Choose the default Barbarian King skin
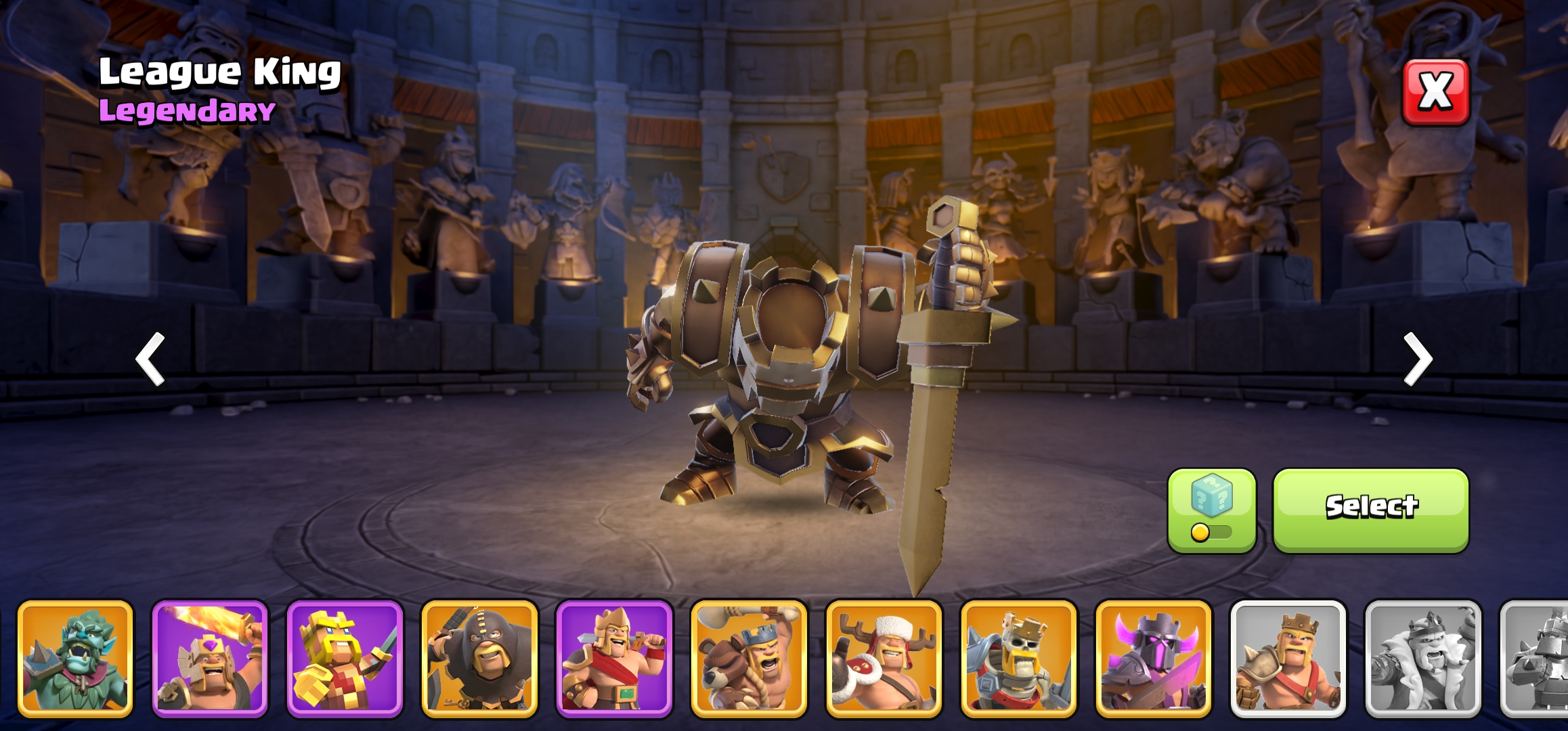Image resolution: width=1568 pixels, height=731 pixels. coord(1288,659)
